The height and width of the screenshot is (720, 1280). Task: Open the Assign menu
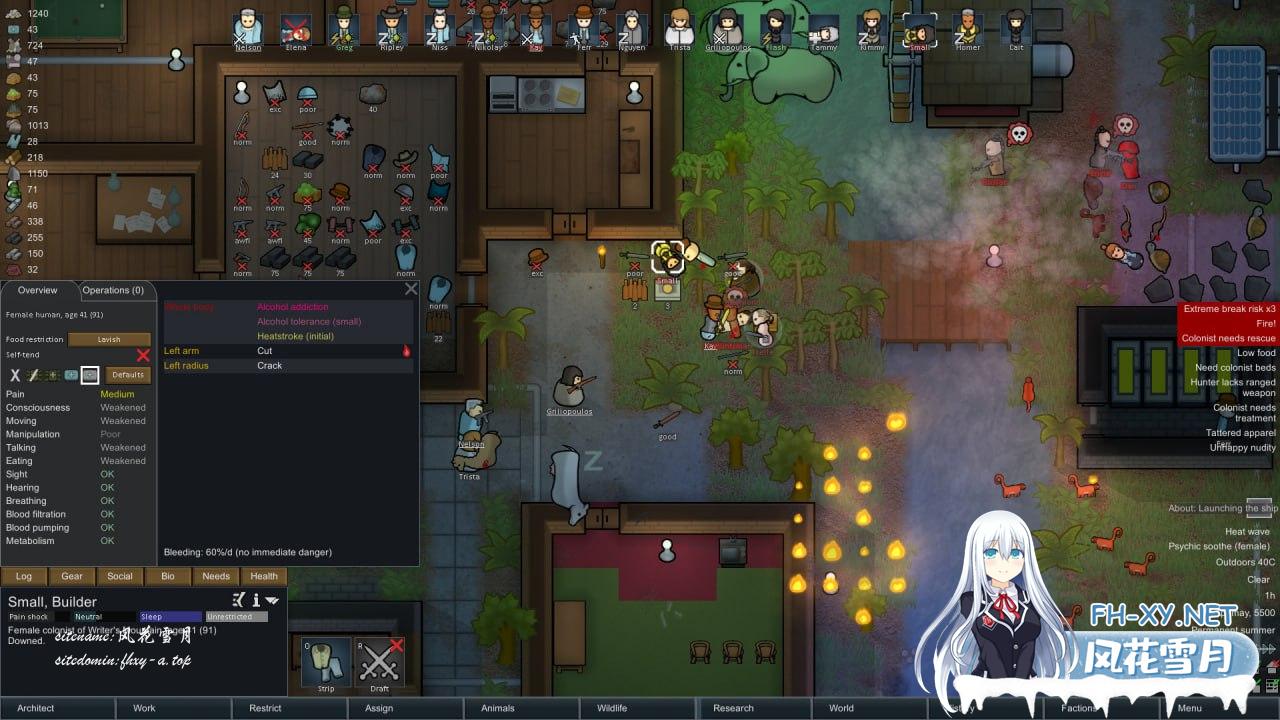[x=379, y=708]
